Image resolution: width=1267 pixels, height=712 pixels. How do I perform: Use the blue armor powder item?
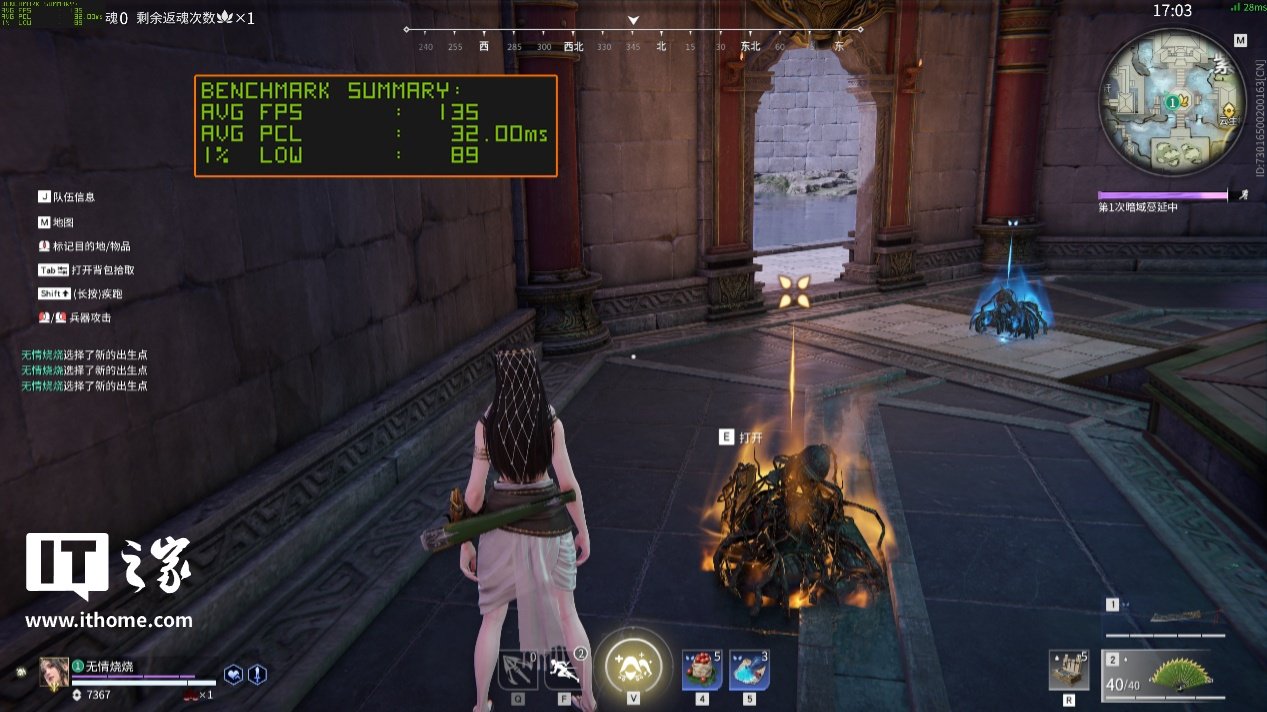click(749, 669)
